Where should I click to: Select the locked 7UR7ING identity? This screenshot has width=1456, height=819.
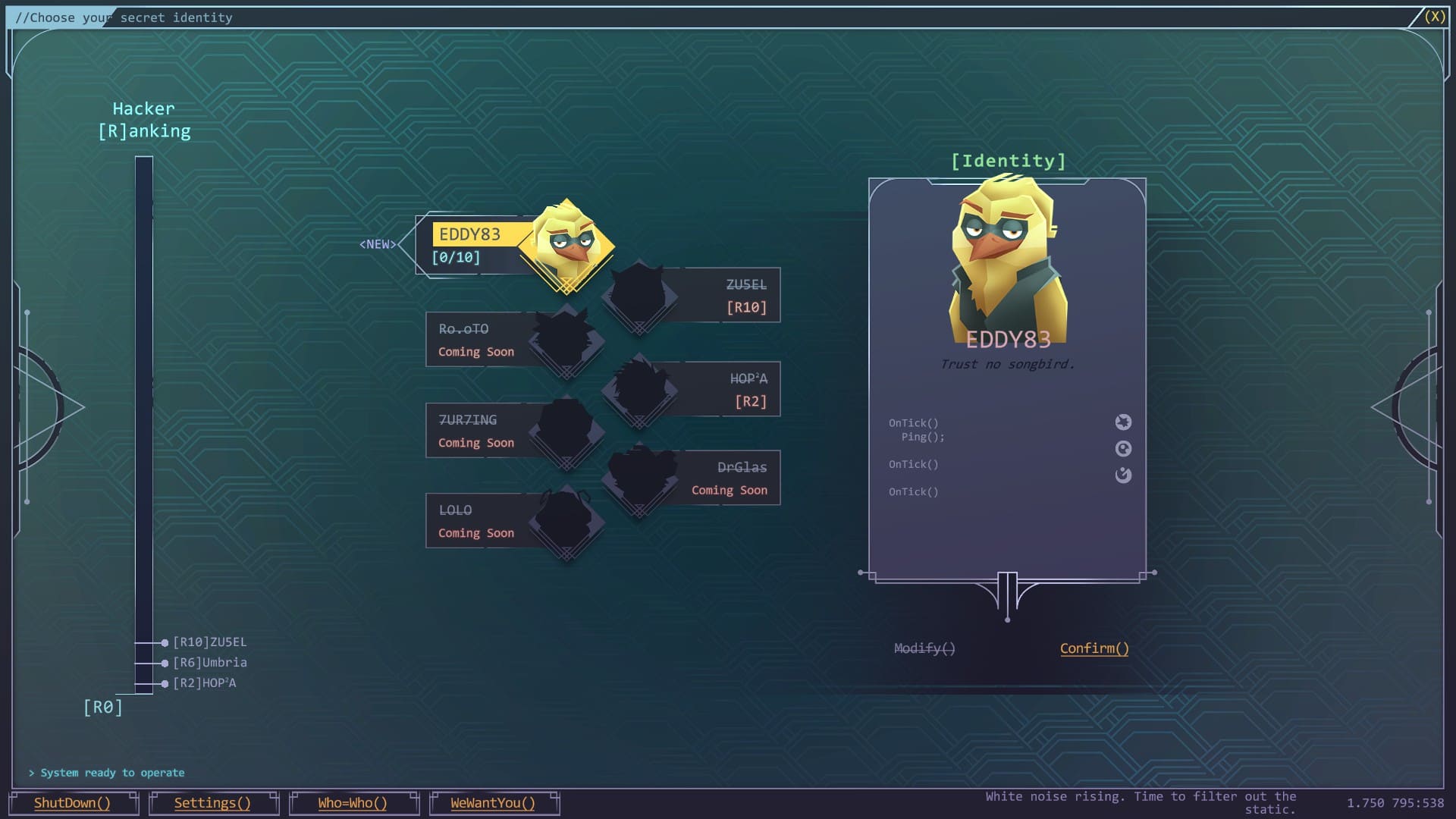tap(485, 431)
